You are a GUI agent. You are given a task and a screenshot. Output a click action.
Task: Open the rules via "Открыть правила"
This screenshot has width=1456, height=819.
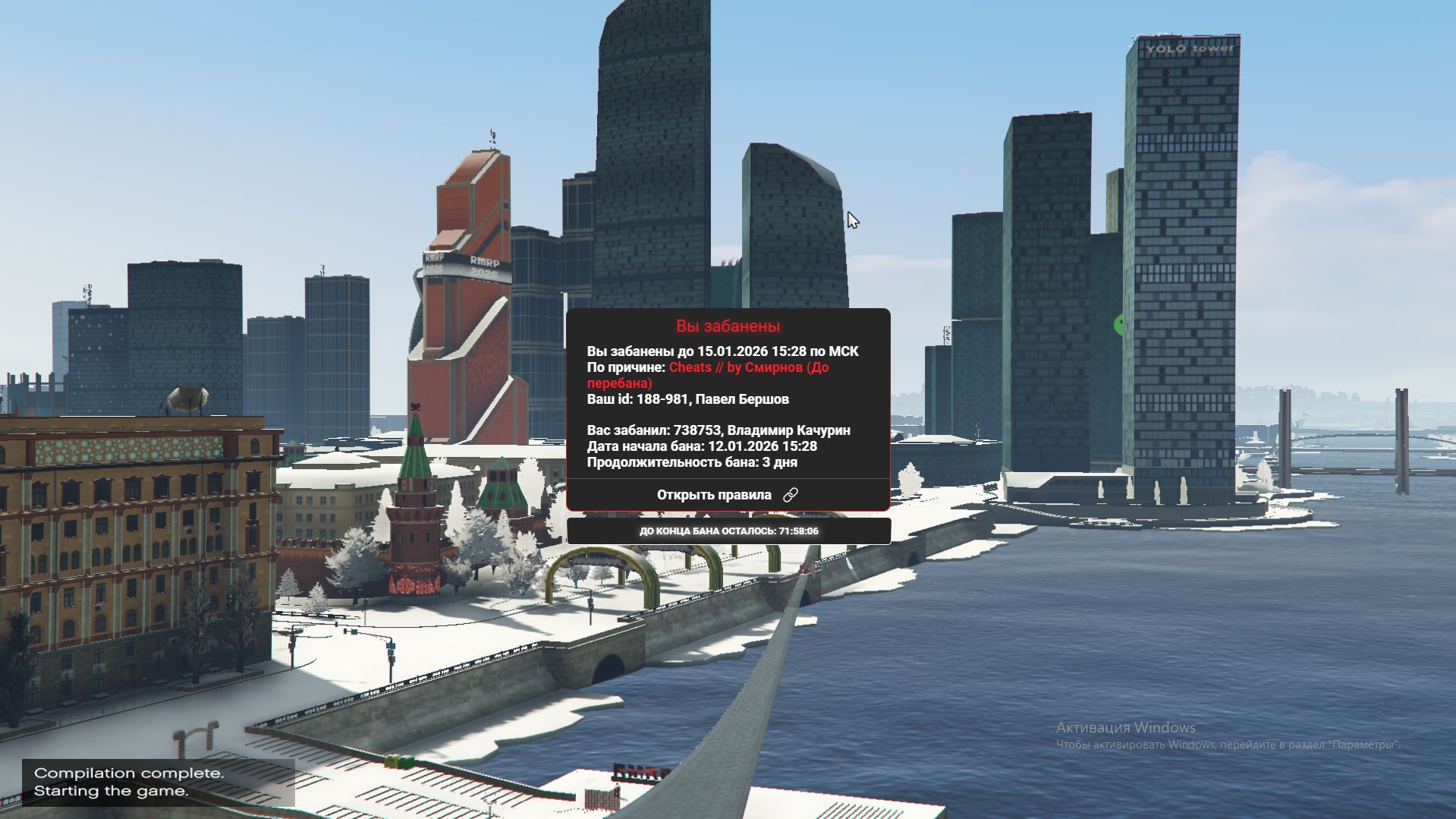(x=727, y=495)
